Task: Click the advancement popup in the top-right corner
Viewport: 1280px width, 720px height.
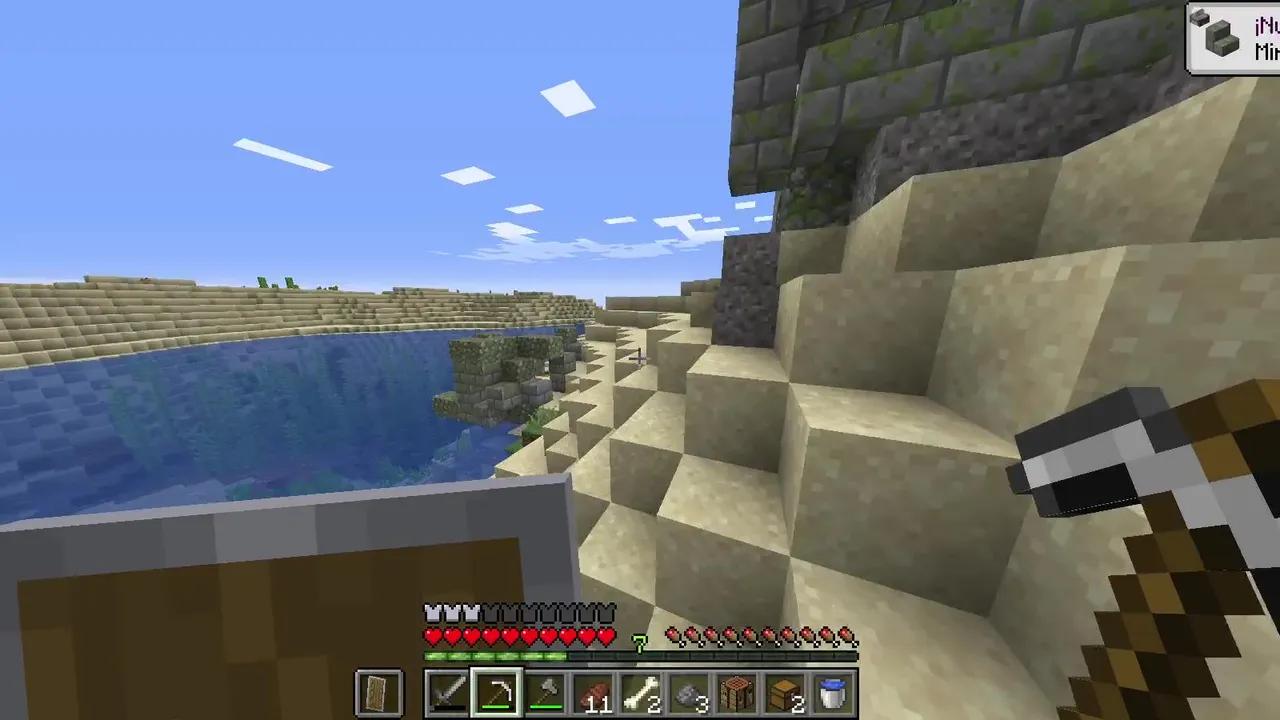Action: pyautogui.click(x=1232, y=36)
